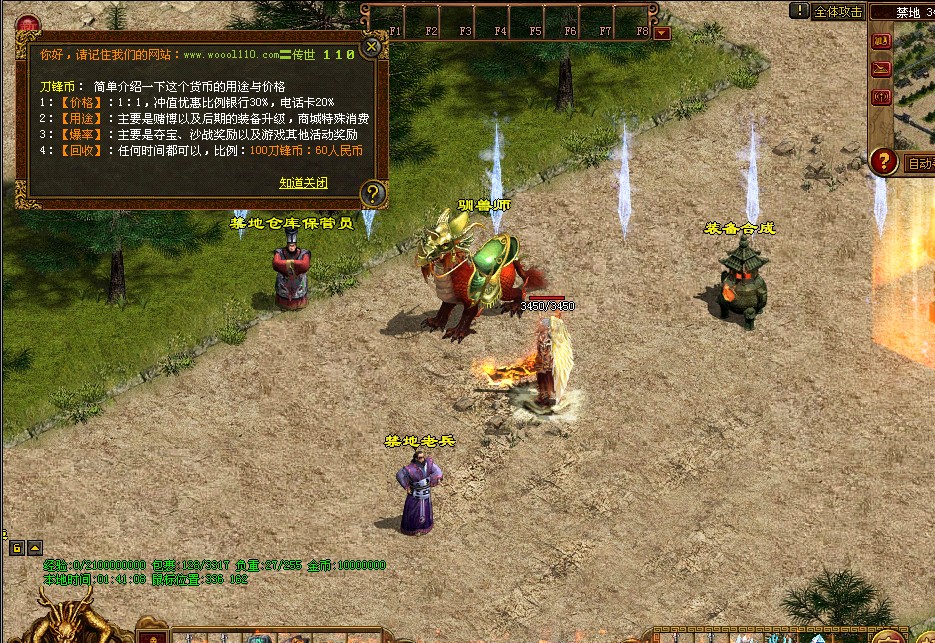Click the yellow exclamation mark icon
Screen dimensions: 935x643
tap(799, 11)
